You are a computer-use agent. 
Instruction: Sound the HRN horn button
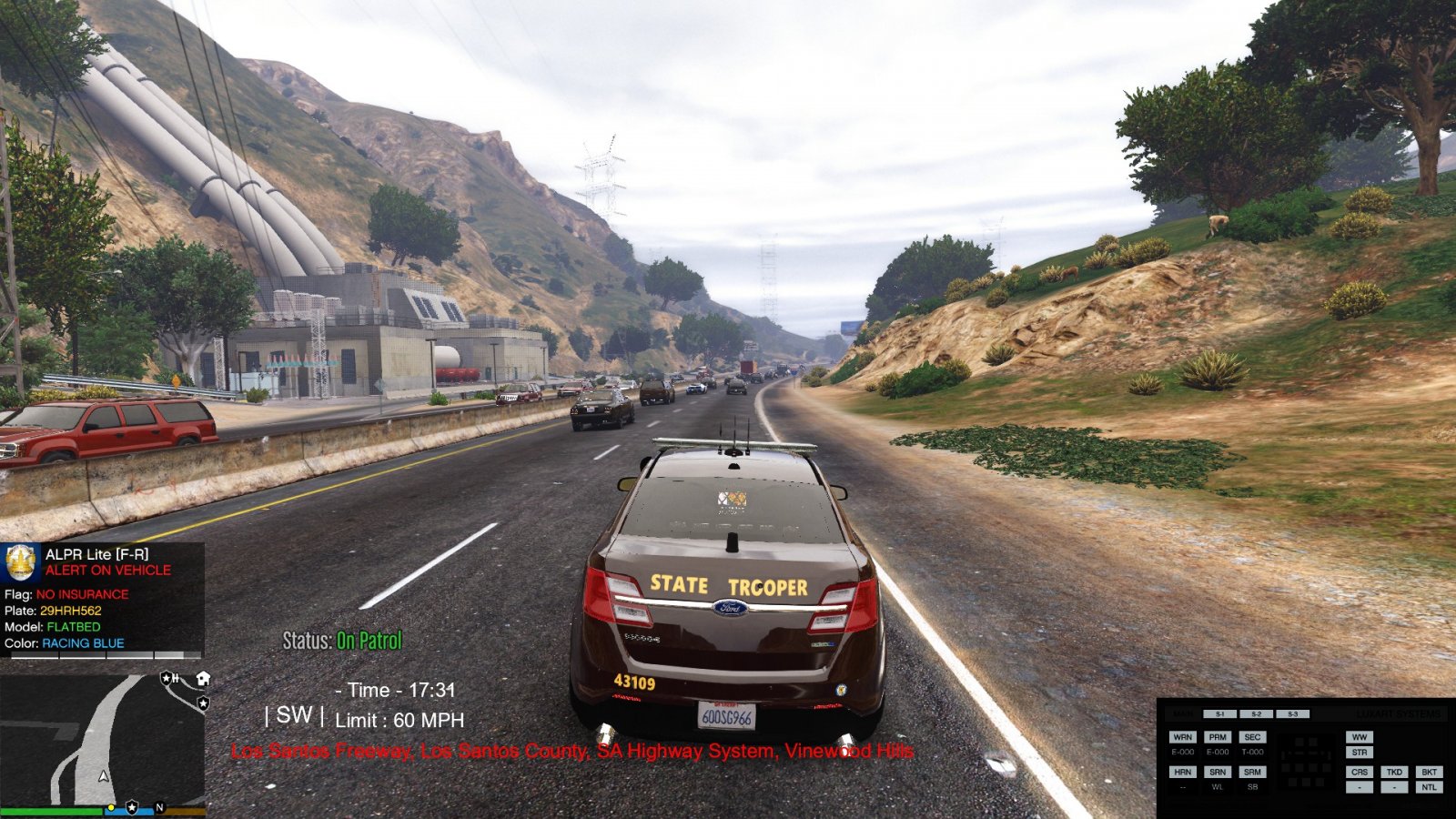click(x=1182, y=772)
